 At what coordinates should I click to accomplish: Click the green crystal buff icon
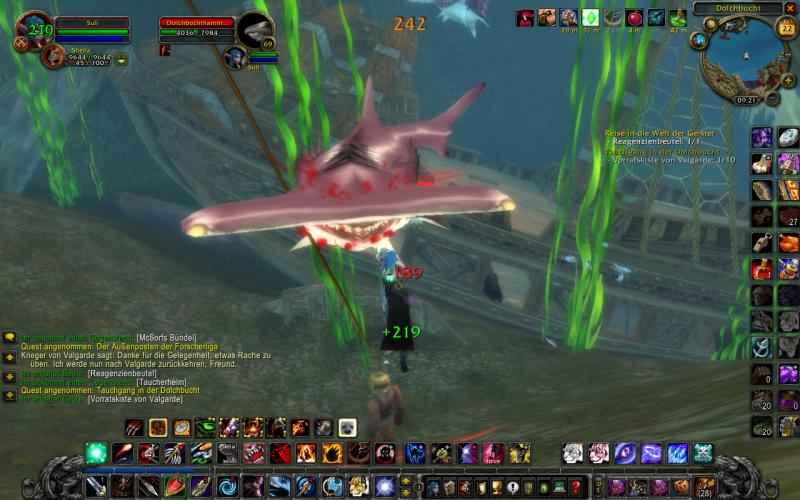[x=590, y=18]
